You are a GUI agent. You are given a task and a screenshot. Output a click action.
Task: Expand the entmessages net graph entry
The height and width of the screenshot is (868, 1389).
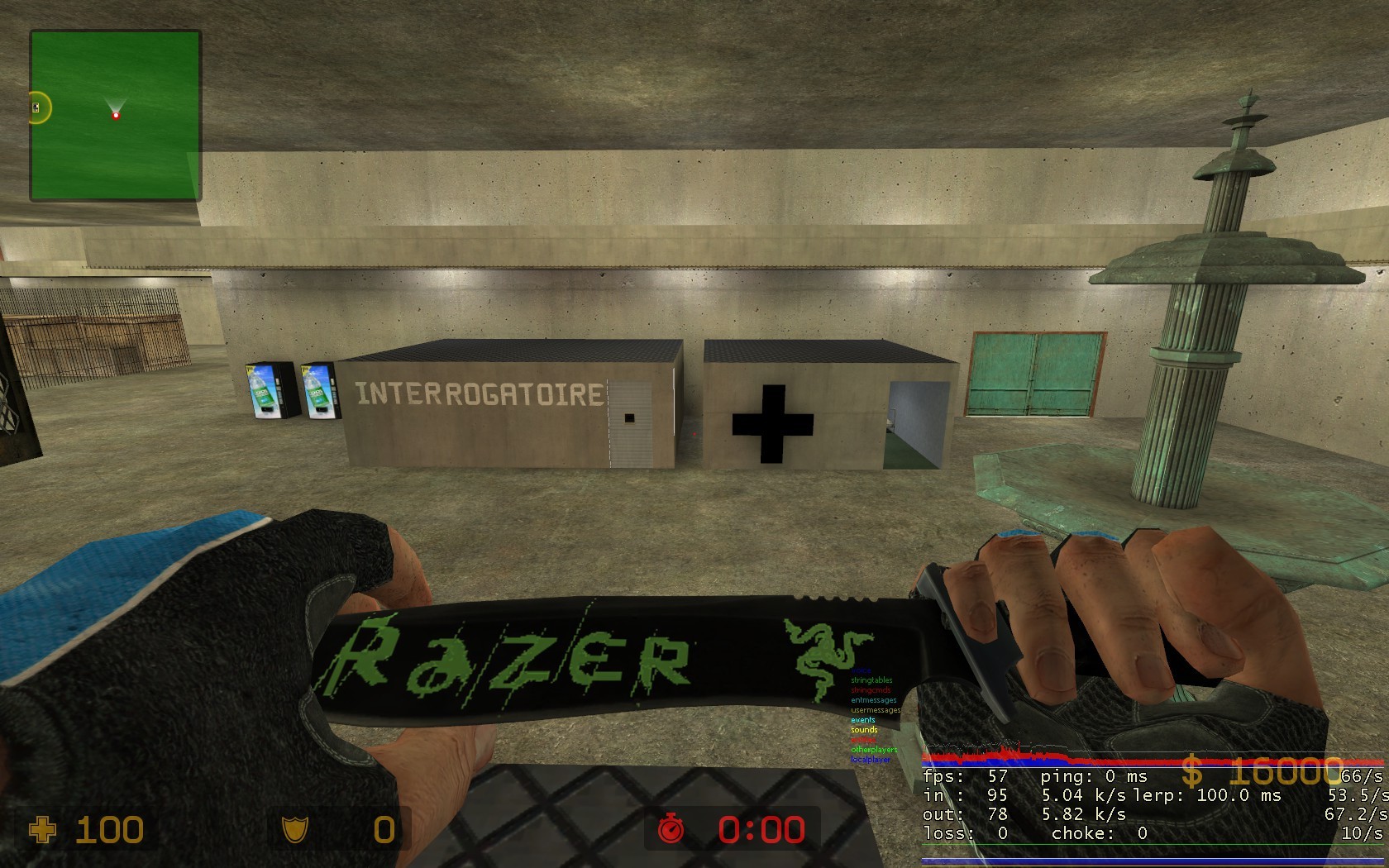[x=873, y=700]
